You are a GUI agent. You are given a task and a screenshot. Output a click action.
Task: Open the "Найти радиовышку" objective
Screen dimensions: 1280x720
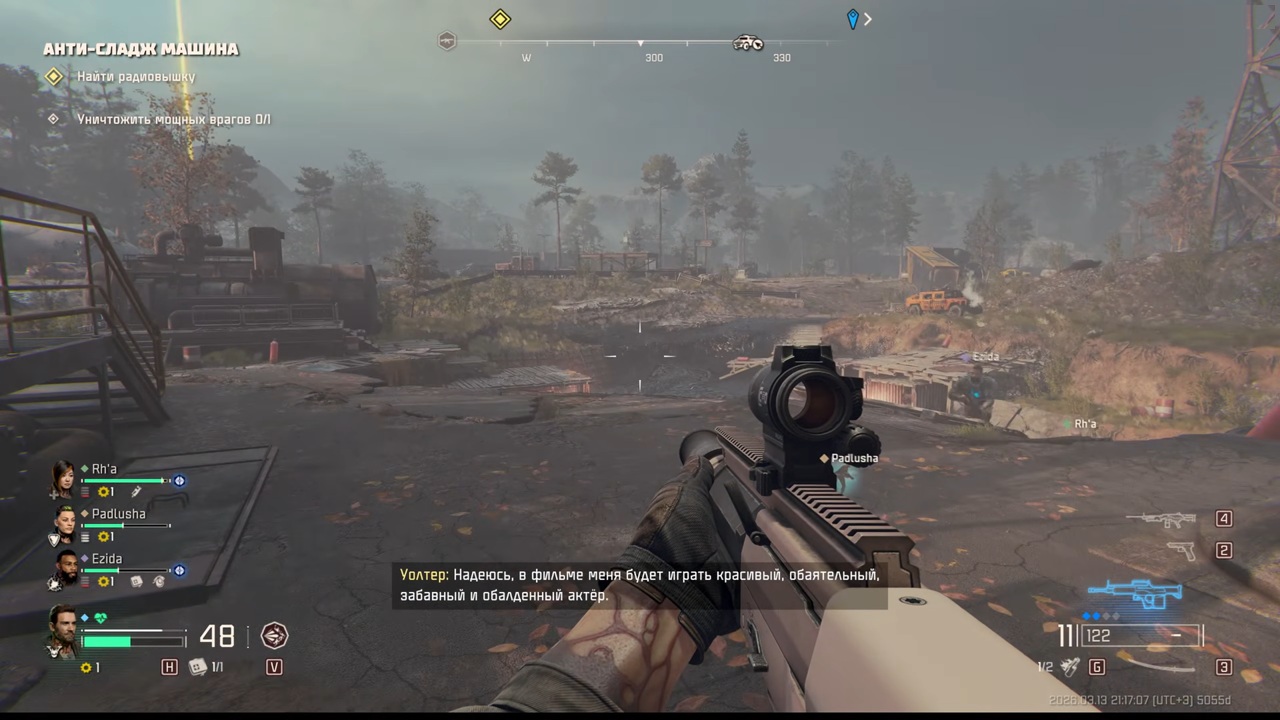[x=136, y=77]
